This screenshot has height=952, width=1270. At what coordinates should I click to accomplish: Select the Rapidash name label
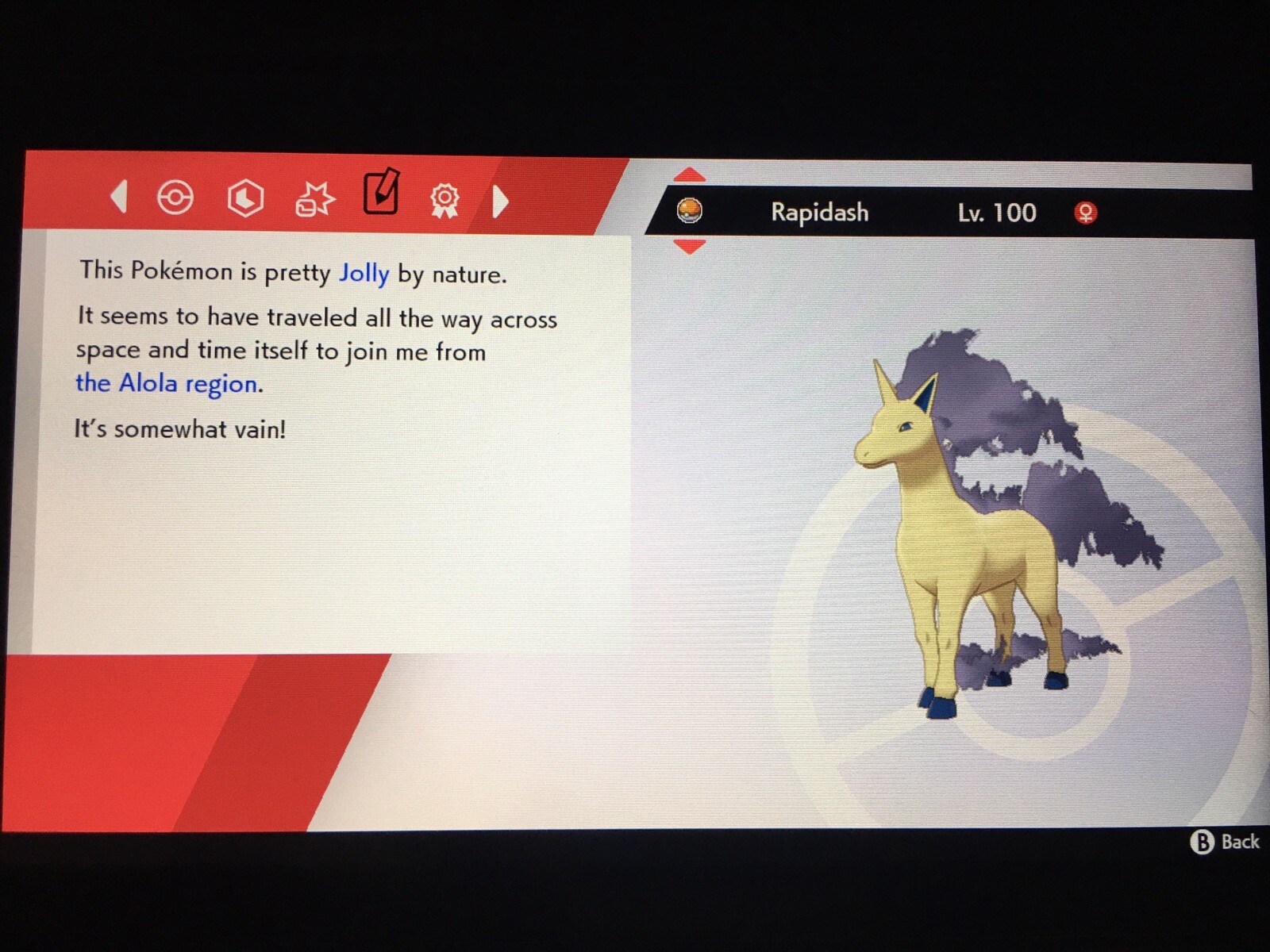[818, 212]
